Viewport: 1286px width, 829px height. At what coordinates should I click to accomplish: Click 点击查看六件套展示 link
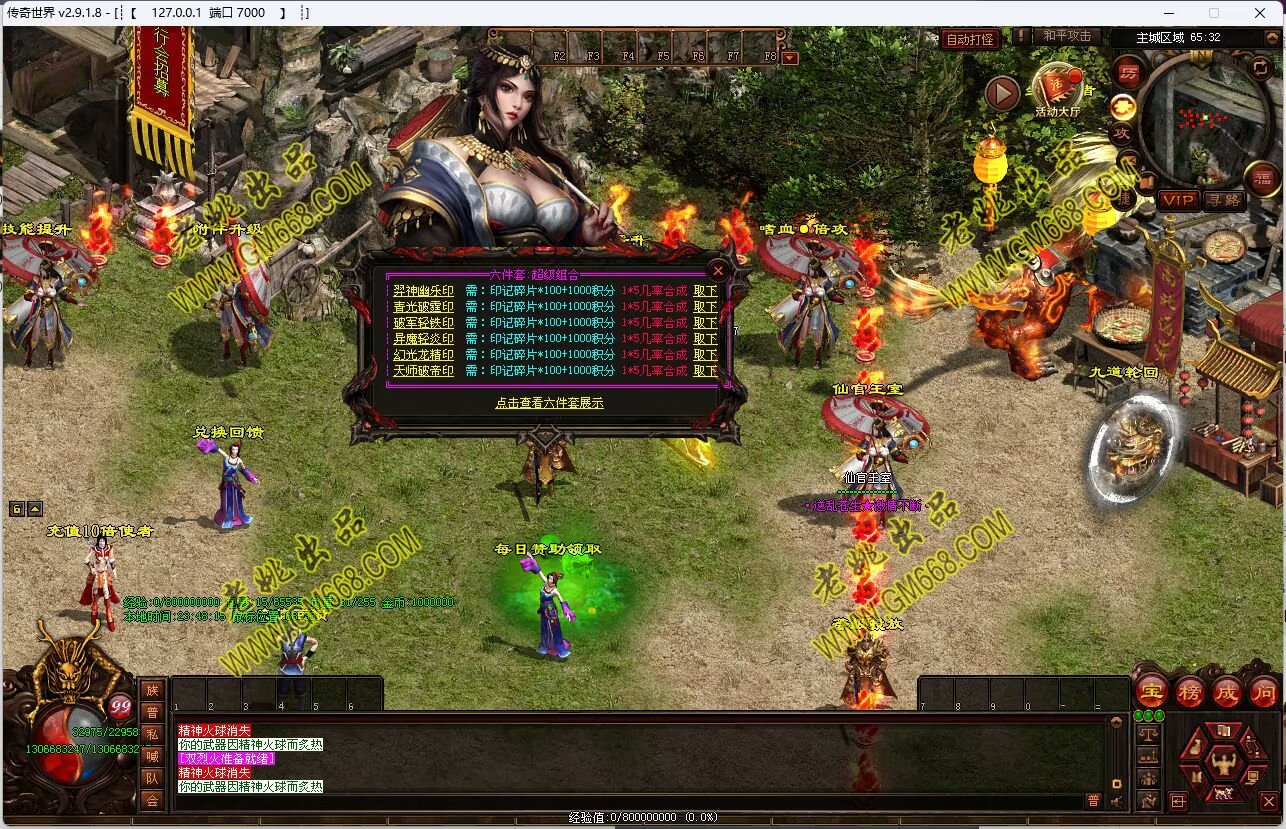click(x=549, y=403)
